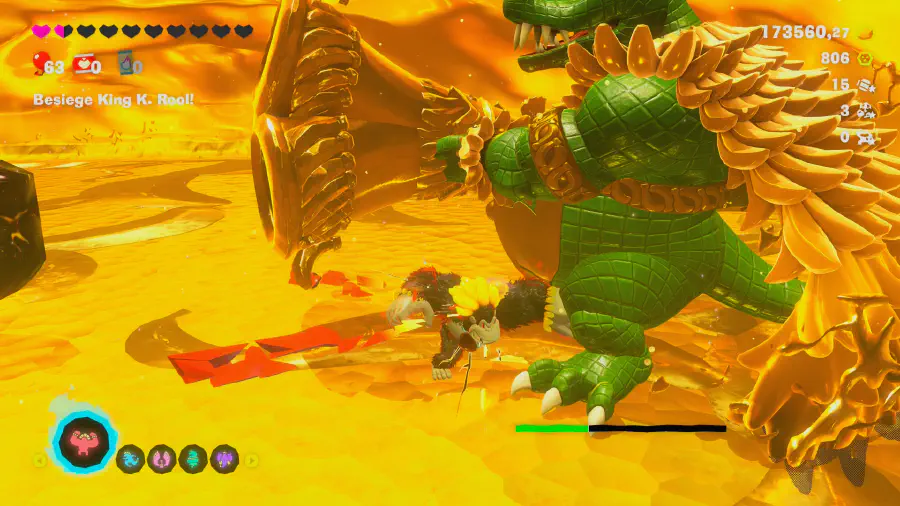The width and height of the screenshot is (900, 506).
Task: Choose the pink Zebra Bananza icon
Action: (x=161, y=460)
